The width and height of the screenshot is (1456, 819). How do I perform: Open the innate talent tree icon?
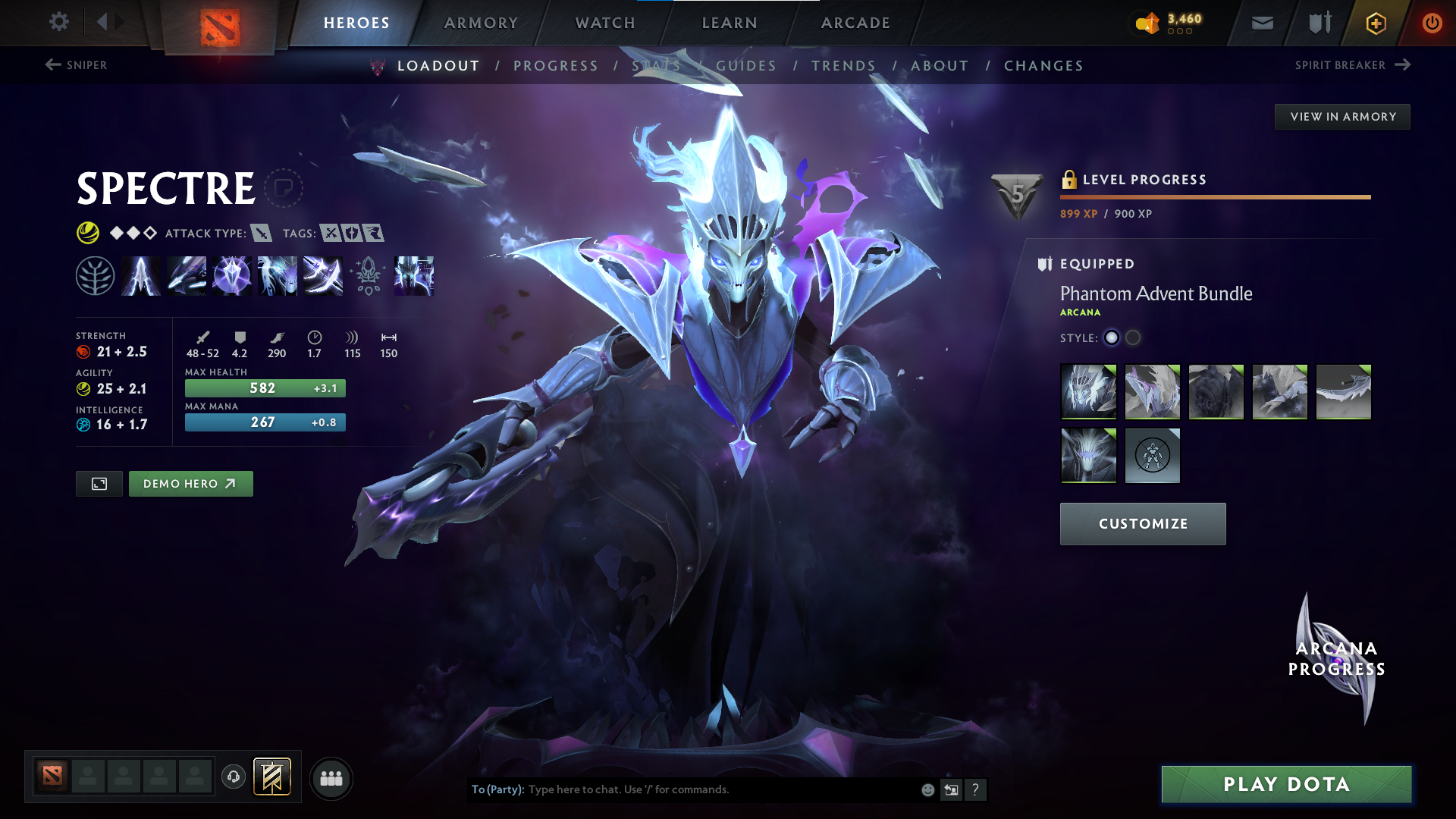coord(96,275)
